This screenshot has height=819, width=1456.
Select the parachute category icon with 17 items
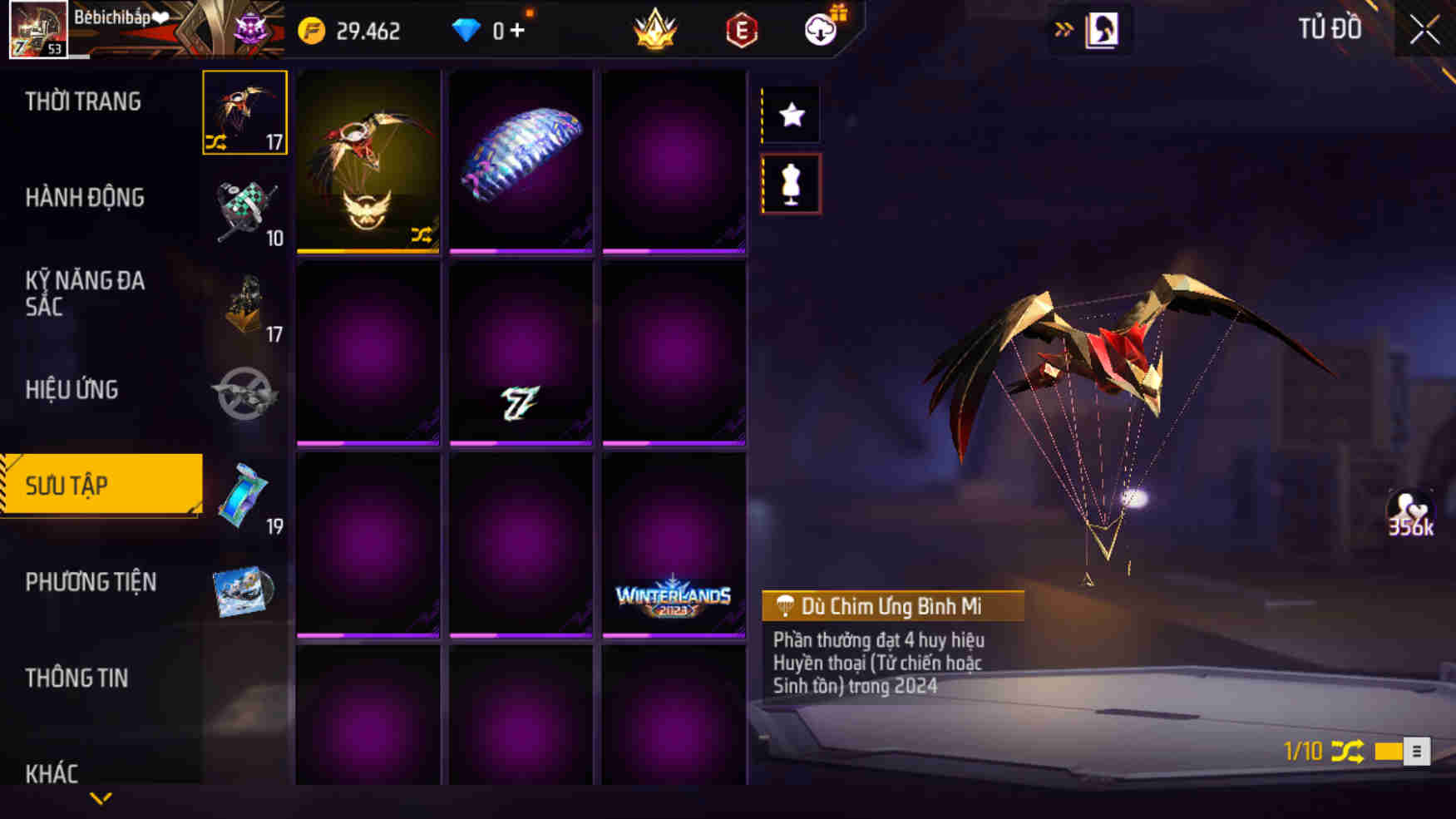coord(244,112)
